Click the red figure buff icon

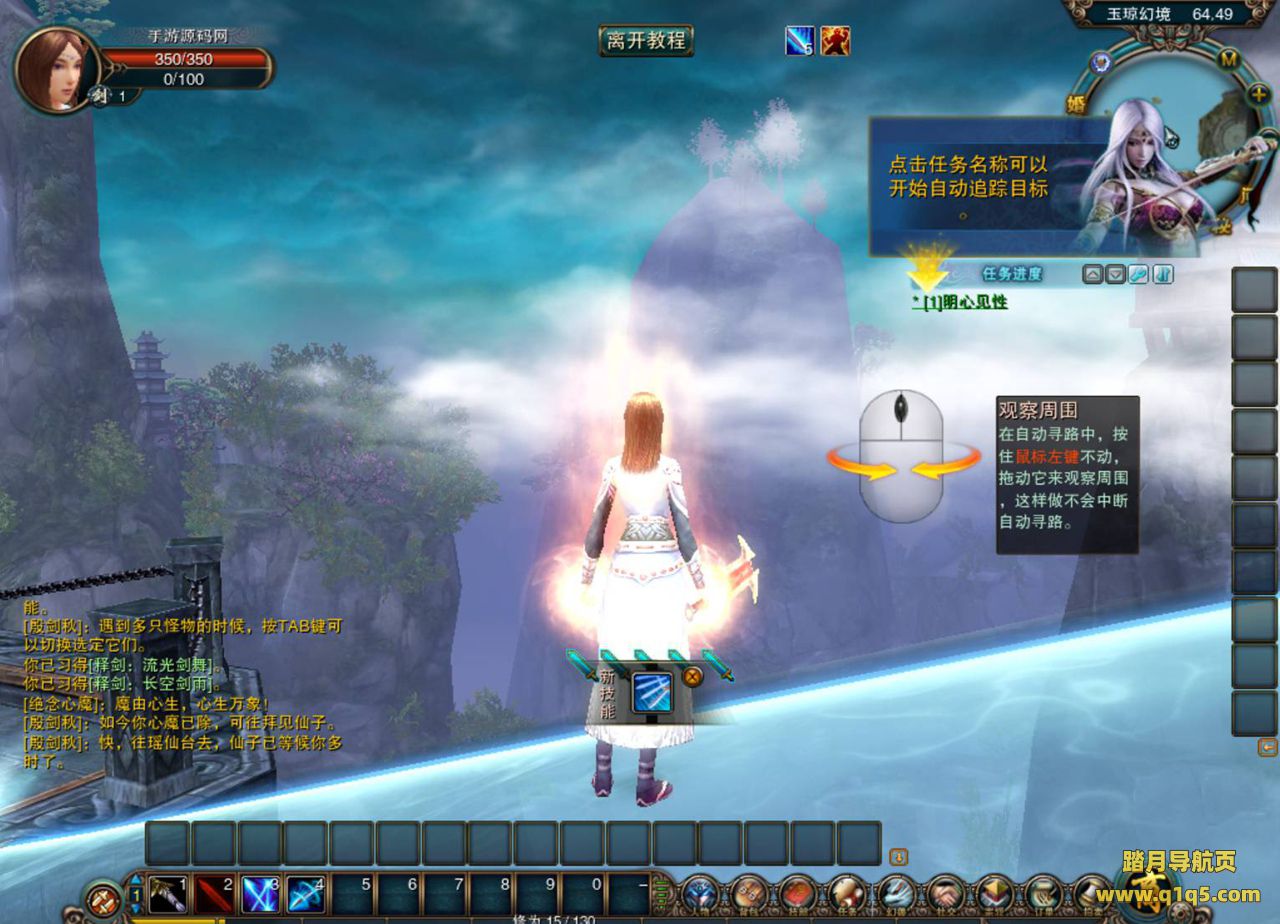835,41
